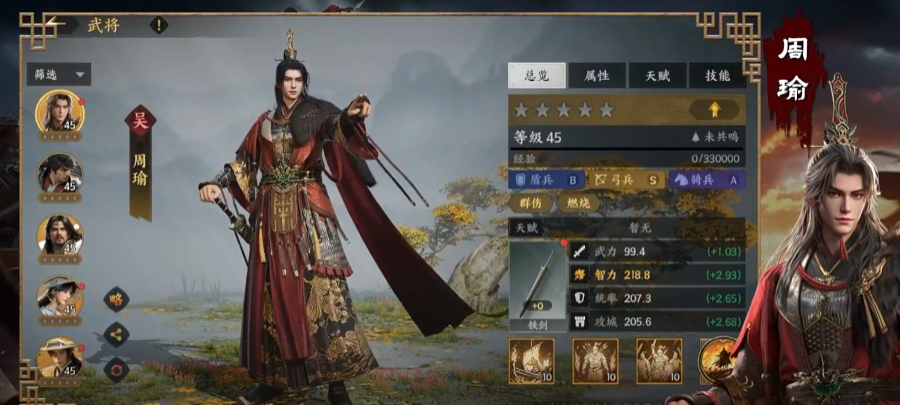Select the 盾兵 shield troop type
Screen dimensions: 900x405
pyautogui.click(x=546, y=180)
